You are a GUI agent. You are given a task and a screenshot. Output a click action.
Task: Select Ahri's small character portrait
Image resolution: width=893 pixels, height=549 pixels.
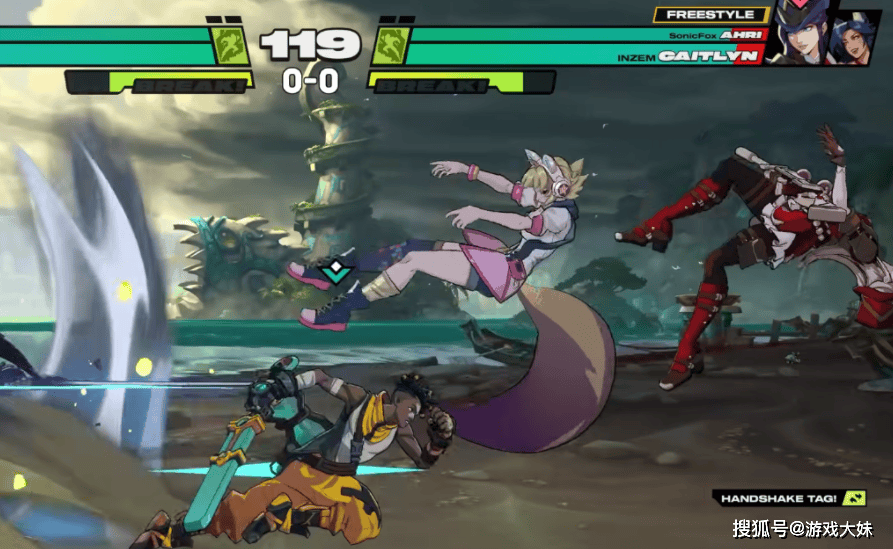point(856,40)
